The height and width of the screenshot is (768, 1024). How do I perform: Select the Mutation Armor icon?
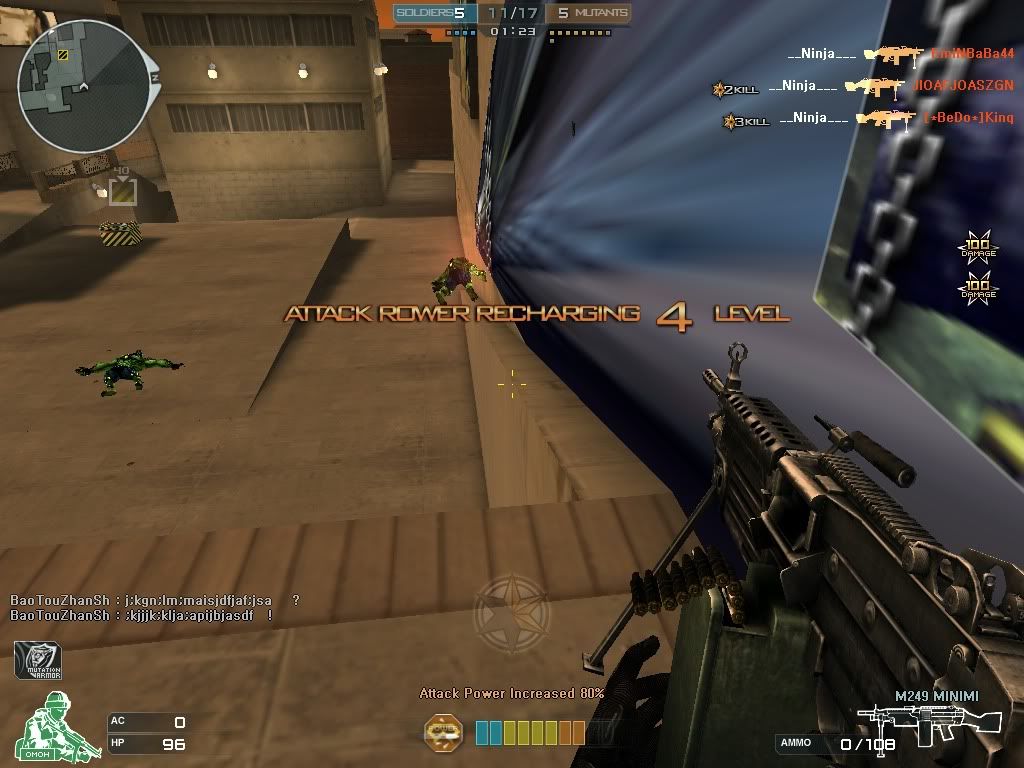[38, 660]
